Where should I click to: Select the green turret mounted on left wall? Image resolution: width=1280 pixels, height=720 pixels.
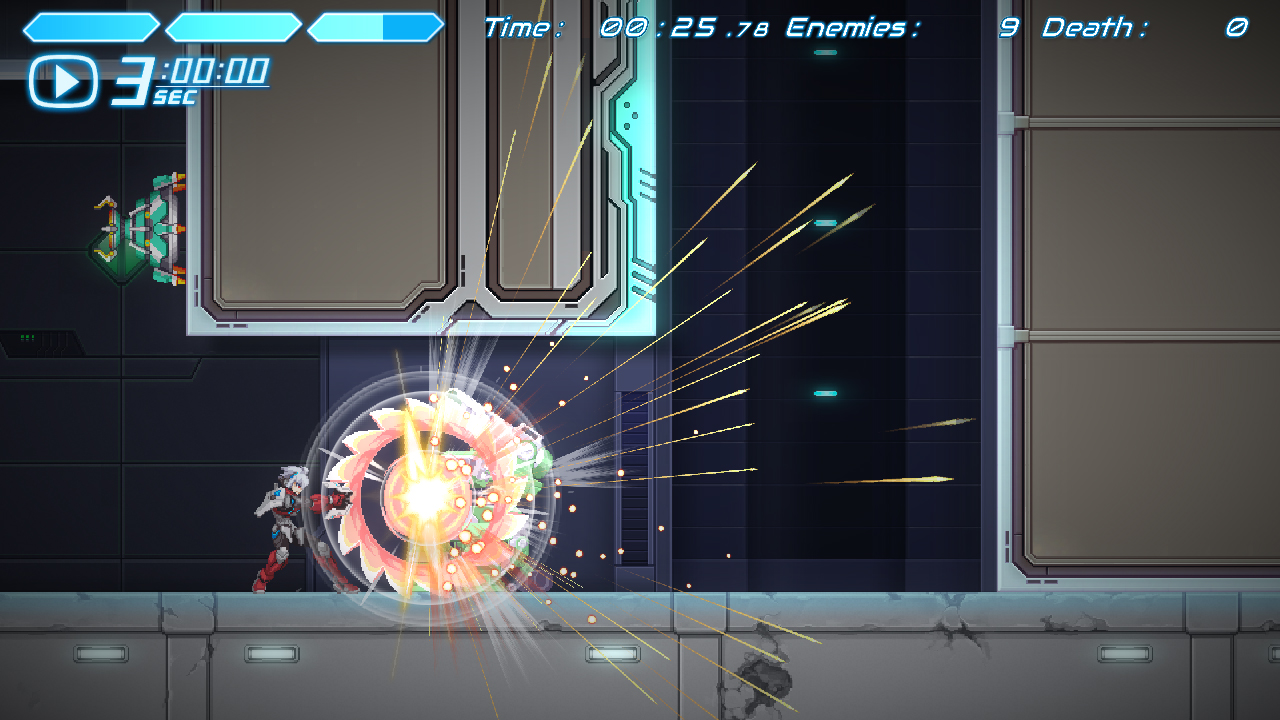point(140,230)
